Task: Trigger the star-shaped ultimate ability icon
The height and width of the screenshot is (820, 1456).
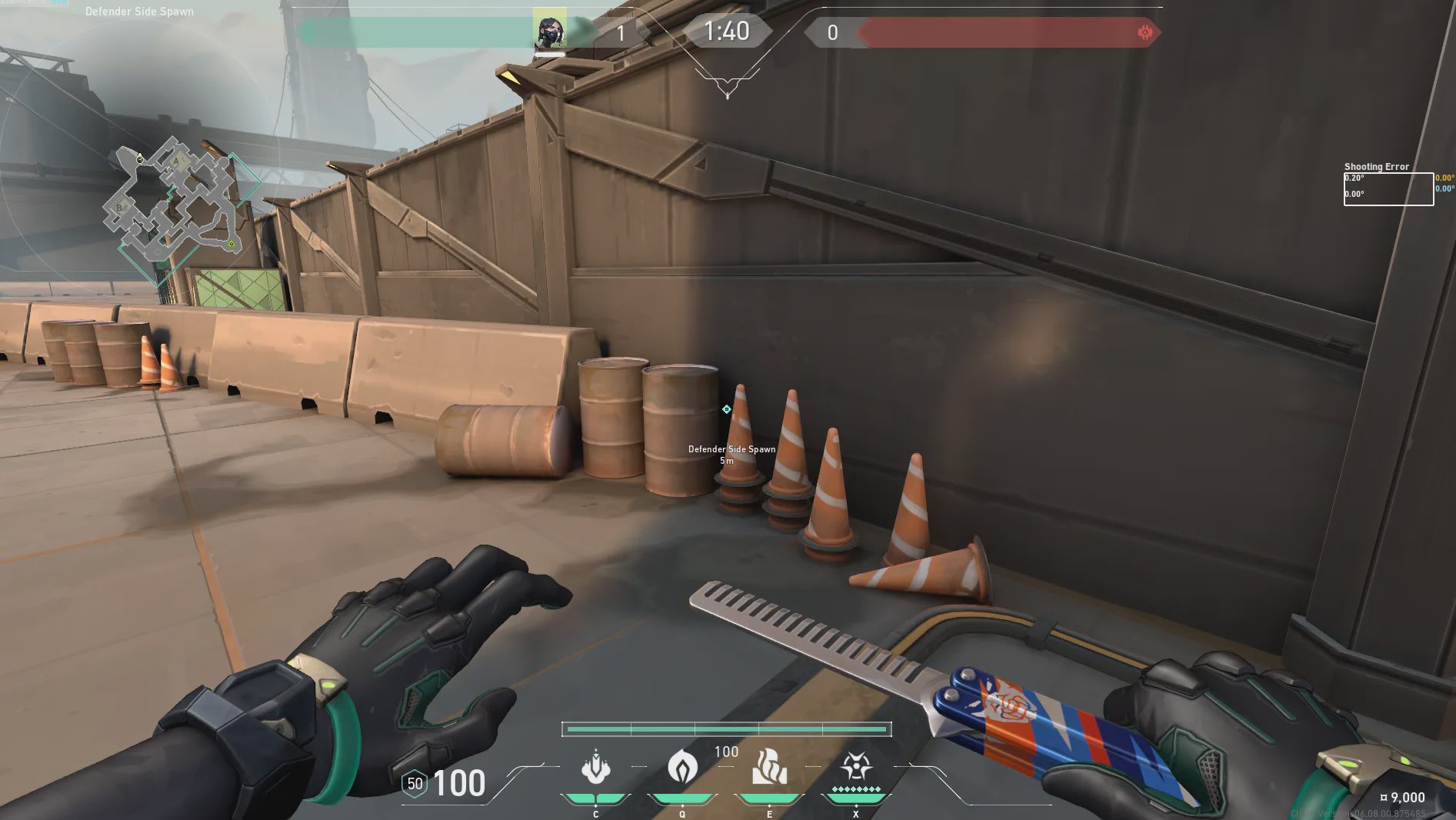Action: coord(855,766)
